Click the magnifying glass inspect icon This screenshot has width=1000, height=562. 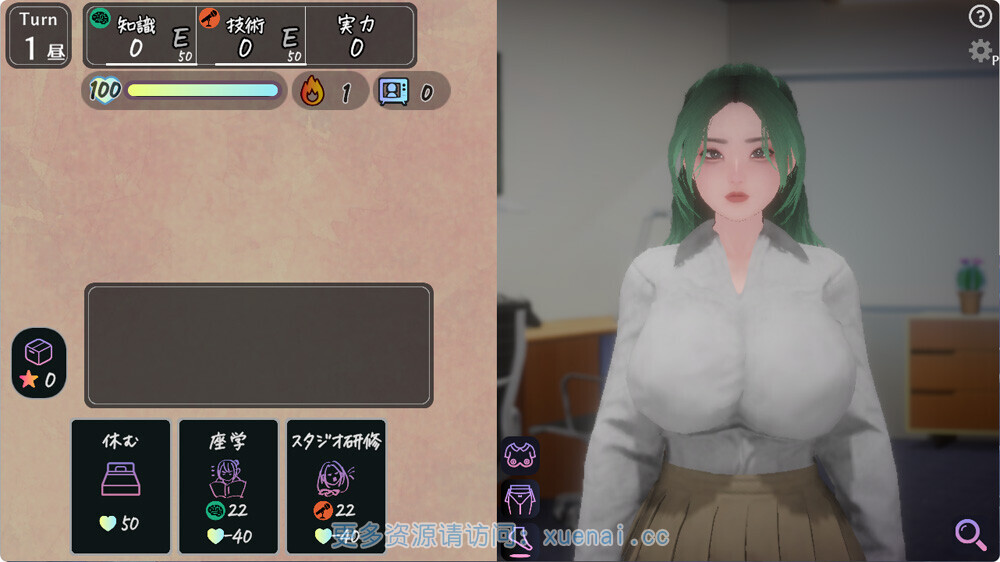tap(970, 534)
